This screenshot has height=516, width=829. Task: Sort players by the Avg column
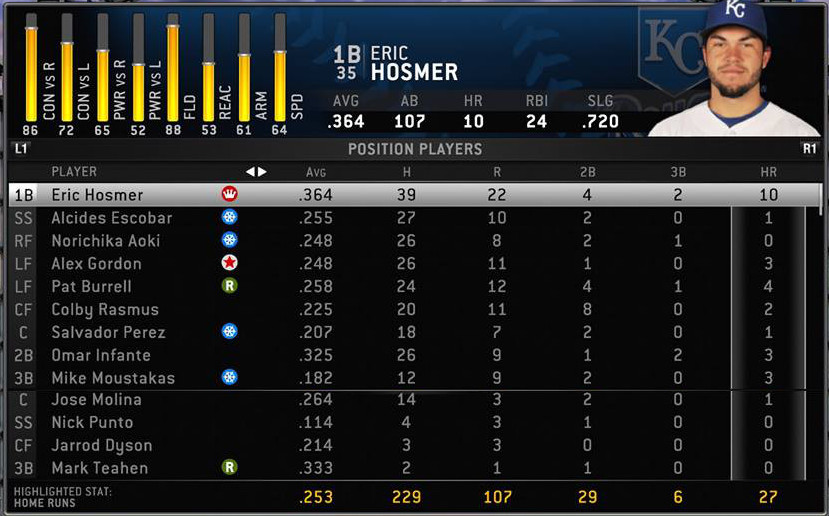(x=316, y=172)
